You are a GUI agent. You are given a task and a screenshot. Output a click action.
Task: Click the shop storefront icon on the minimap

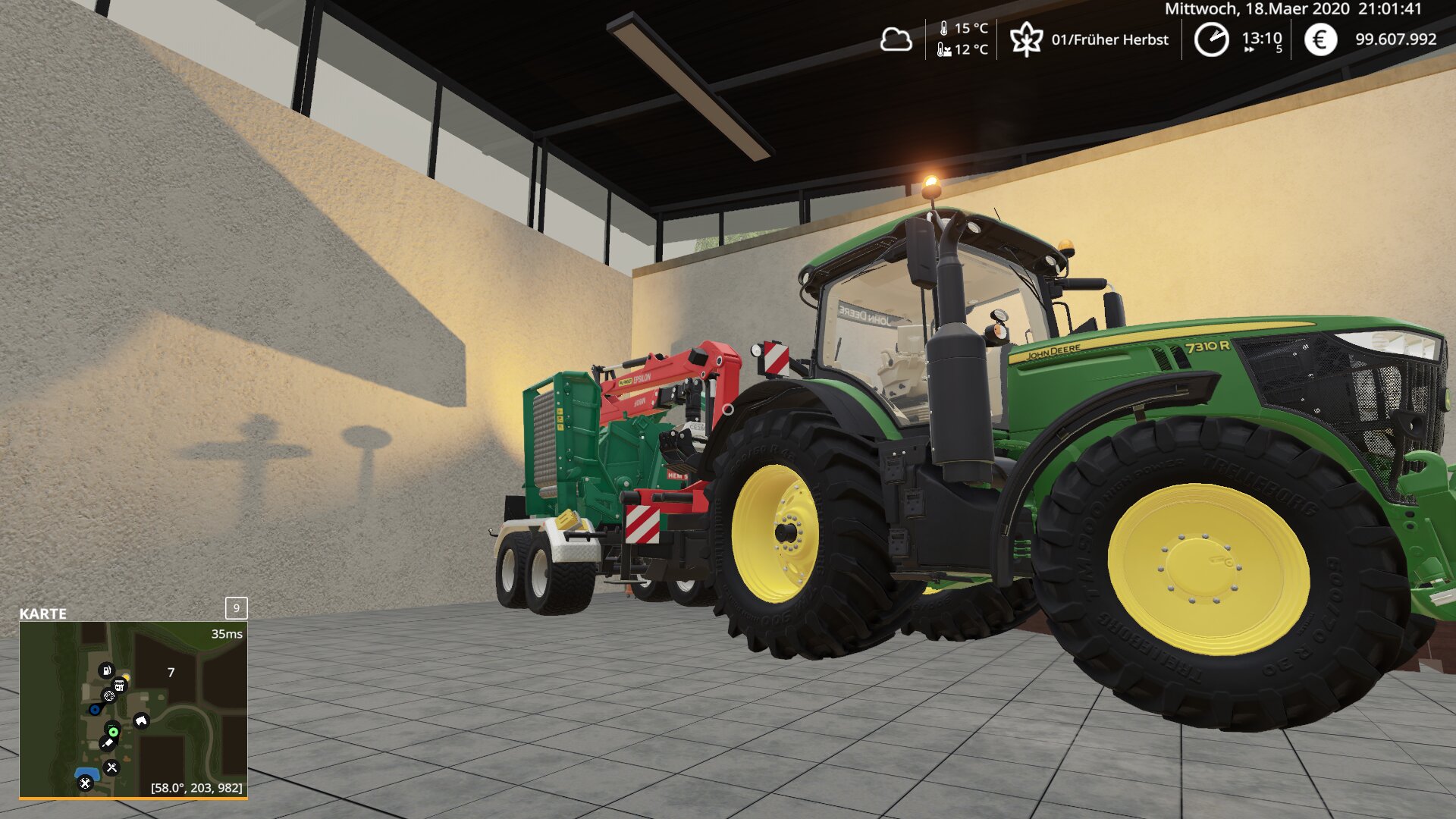tap(119, 685)
